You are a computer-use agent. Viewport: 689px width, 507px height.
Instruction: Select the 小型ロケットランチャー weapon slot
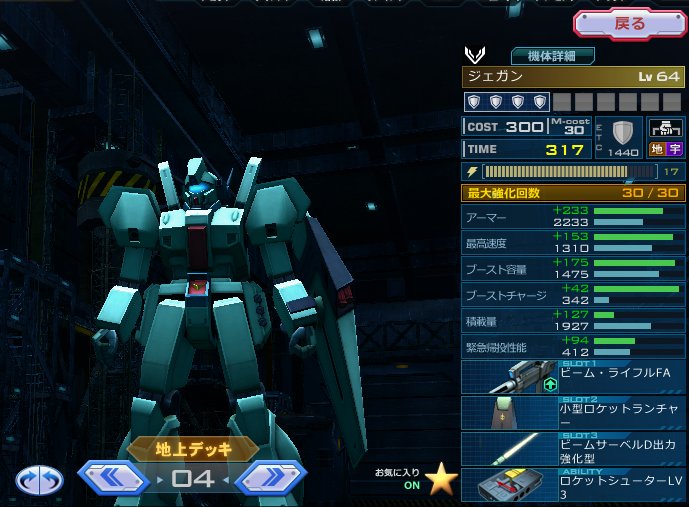[574, 413]
